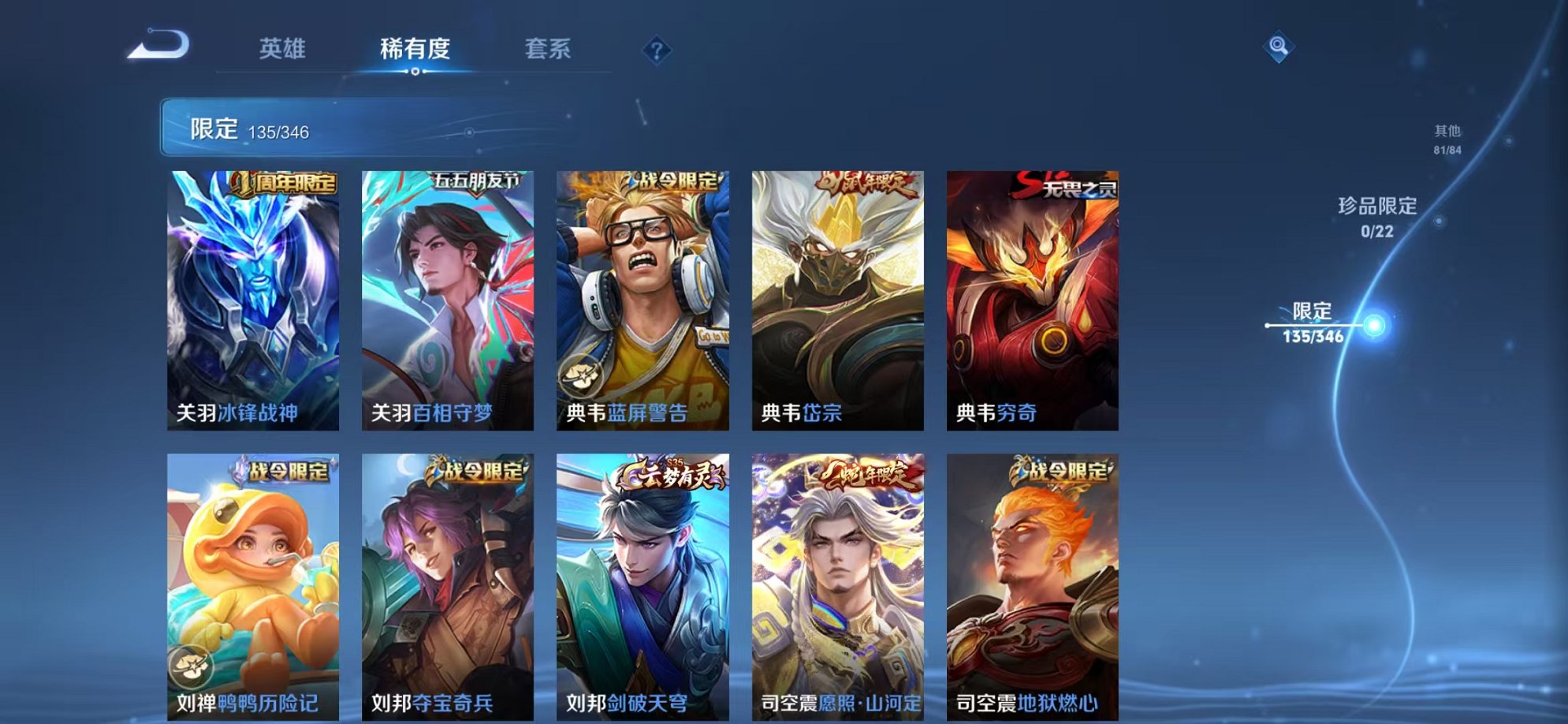
Task: Open help with the question mark icon
Action: point(657,50)
